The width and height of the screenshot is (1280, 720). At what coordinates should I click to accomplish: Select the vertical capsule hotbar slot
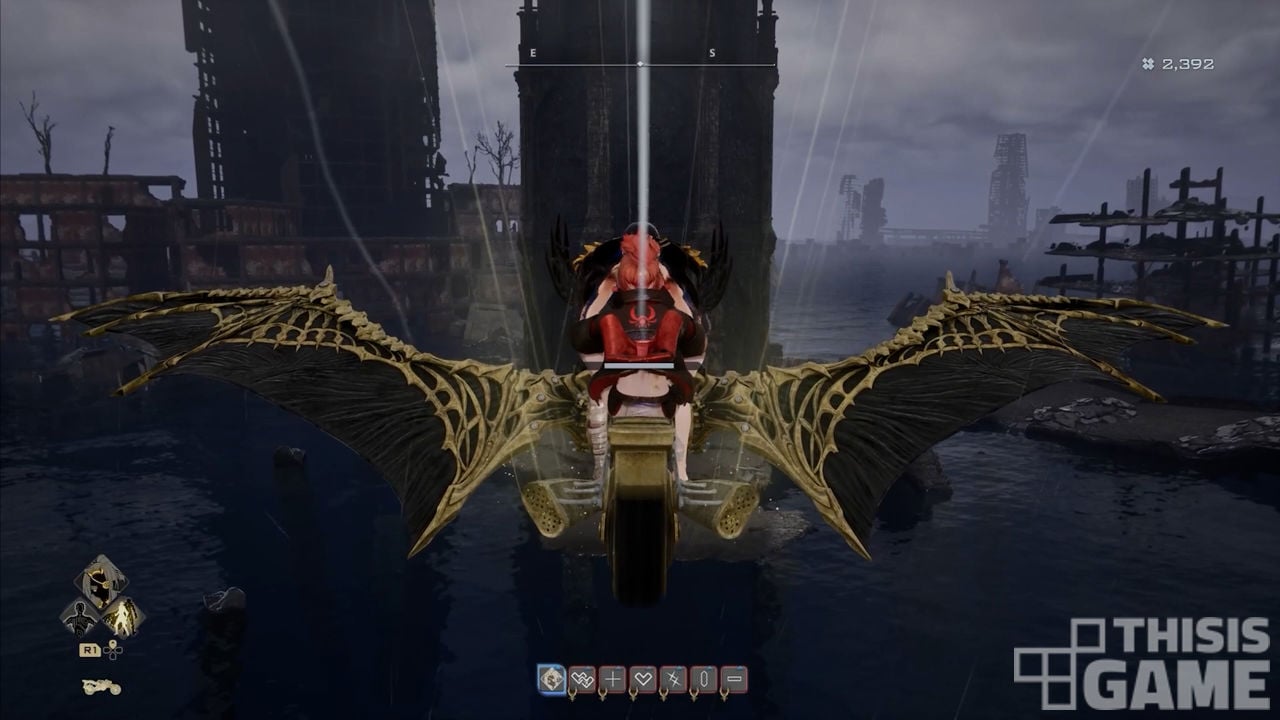click(x=705, y=680)
